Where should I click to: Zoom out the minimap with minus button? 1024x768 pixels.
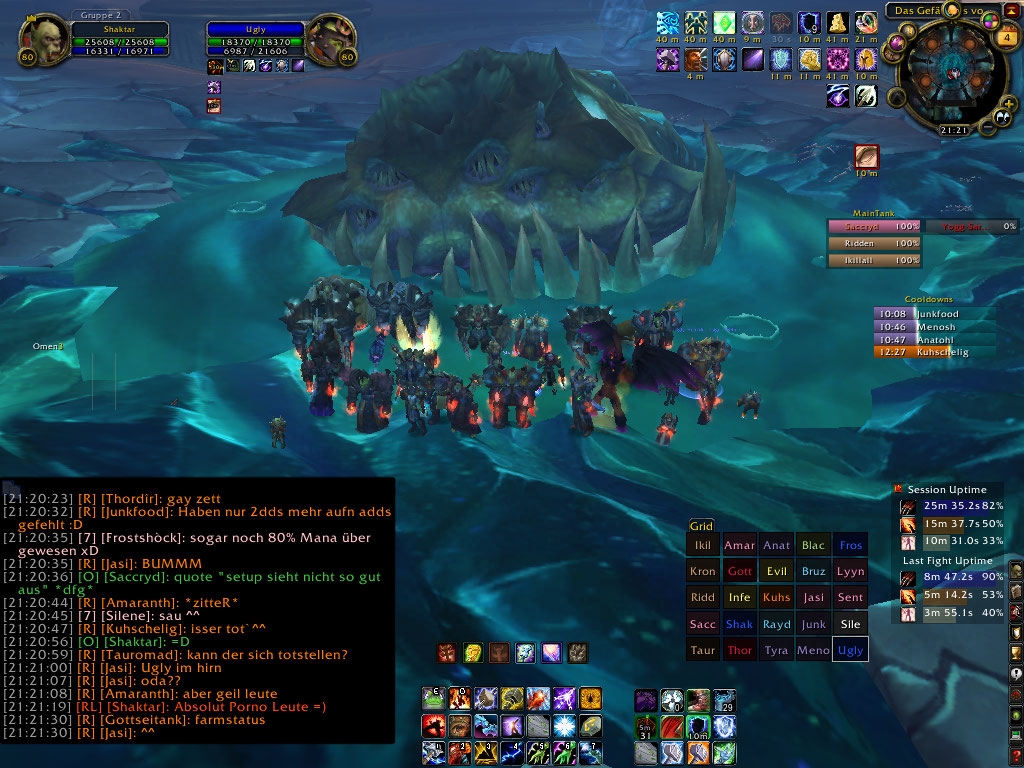click(x=987, y=126)
